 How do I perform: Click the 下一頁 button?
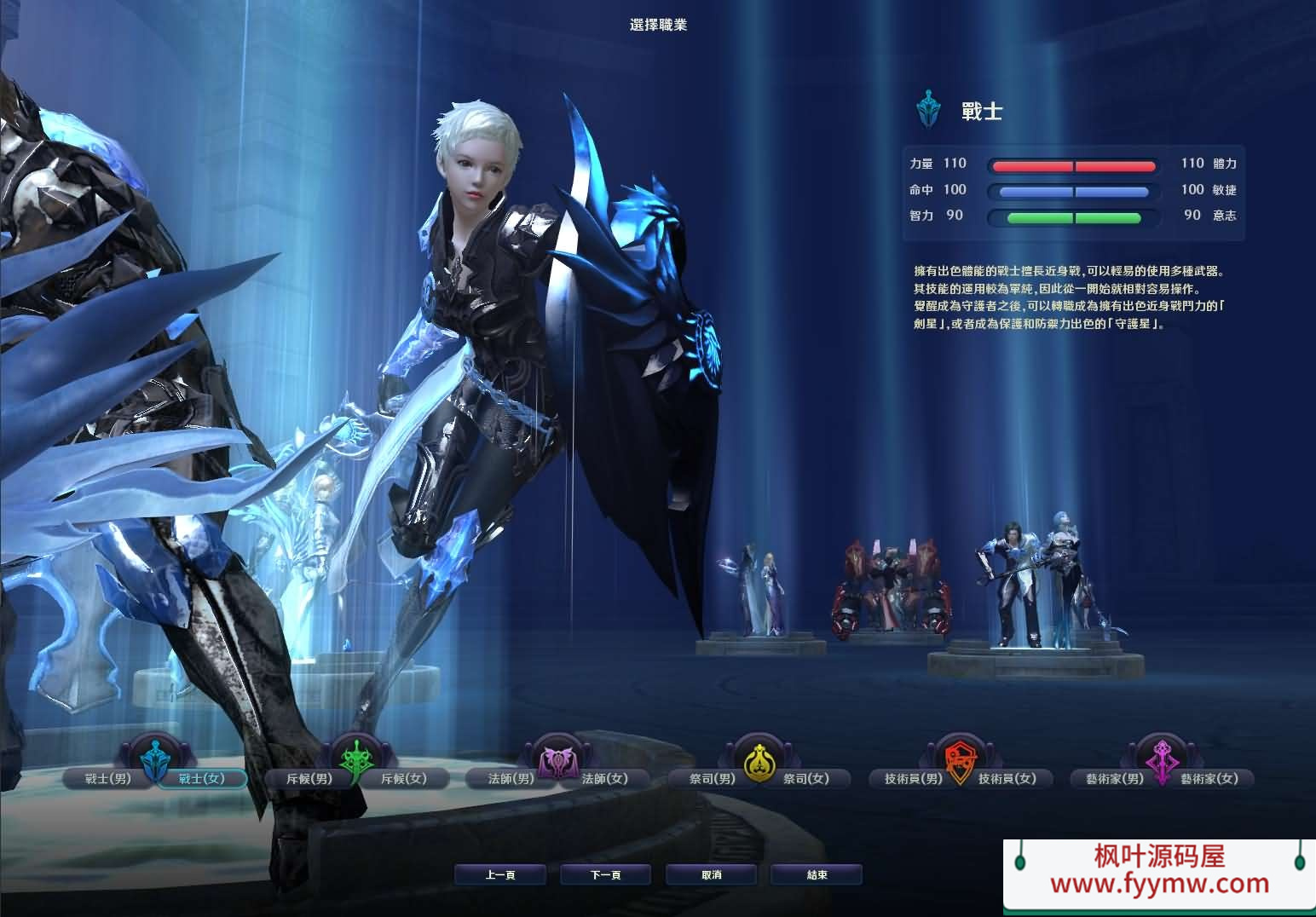pyautogui.click(x=605, y=874)
